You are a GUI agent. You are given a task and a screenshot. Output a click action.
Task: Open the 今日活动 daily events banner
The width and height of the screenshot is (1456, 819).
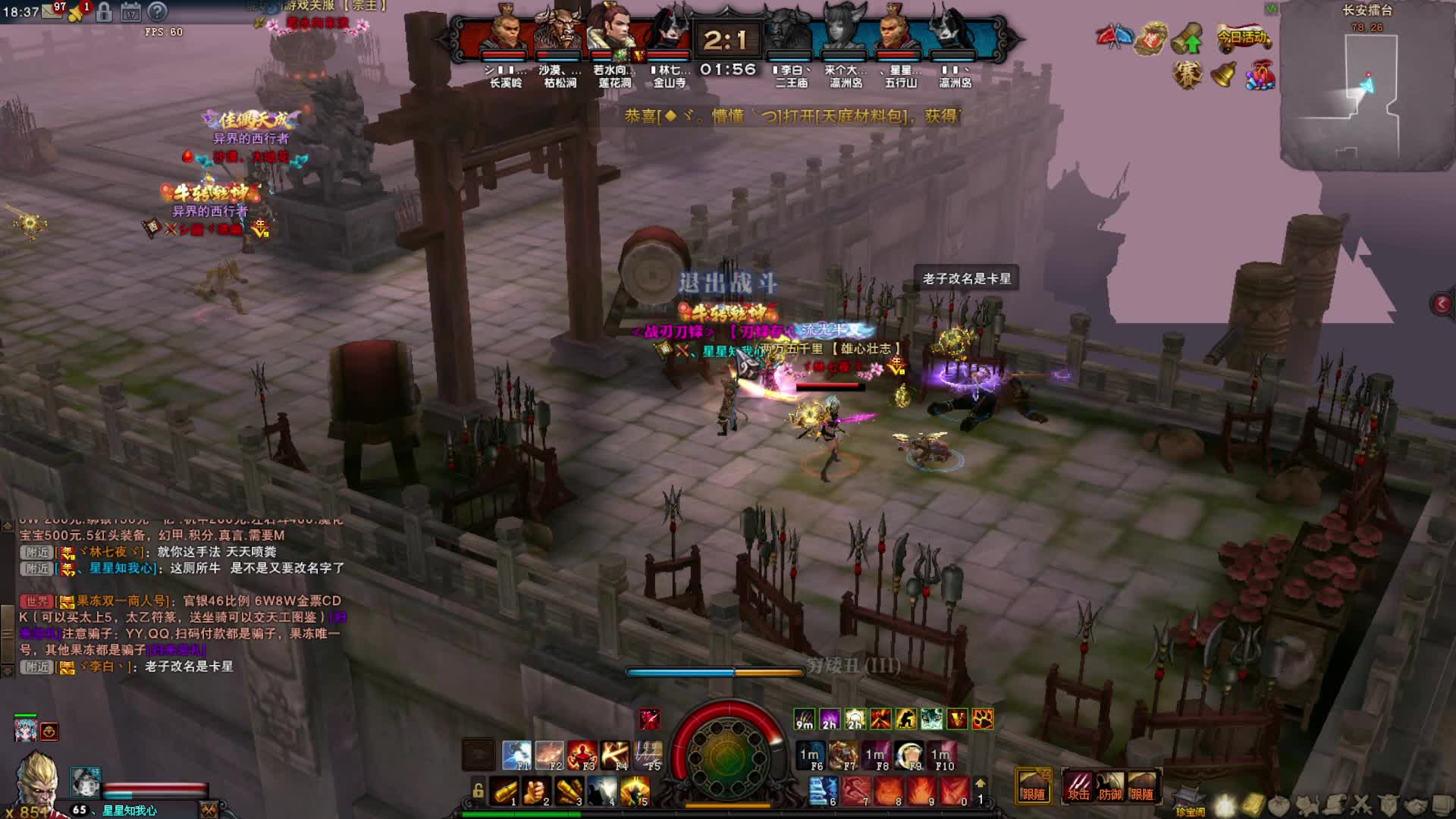(1243, 37)
